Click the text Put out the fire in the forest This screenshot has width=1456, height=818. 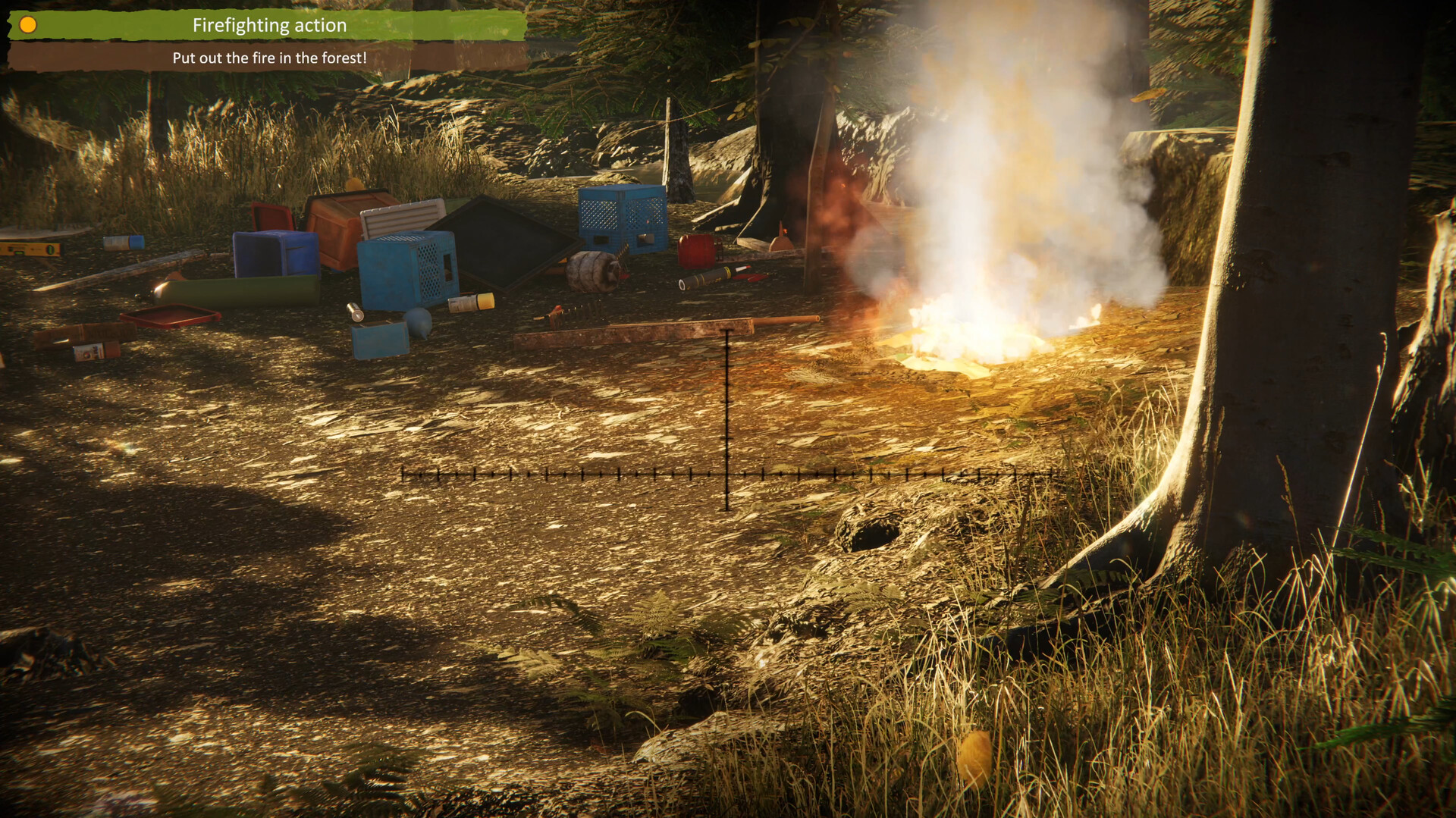pyautogui.click(x=271, y=57)
